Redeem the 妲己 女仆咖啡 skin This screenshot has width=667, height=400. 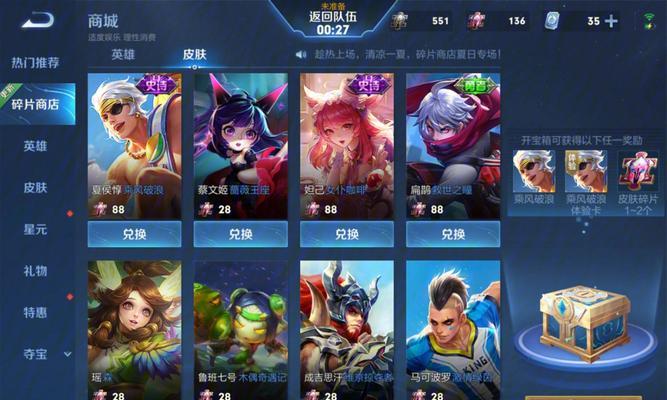pos(346,234)
